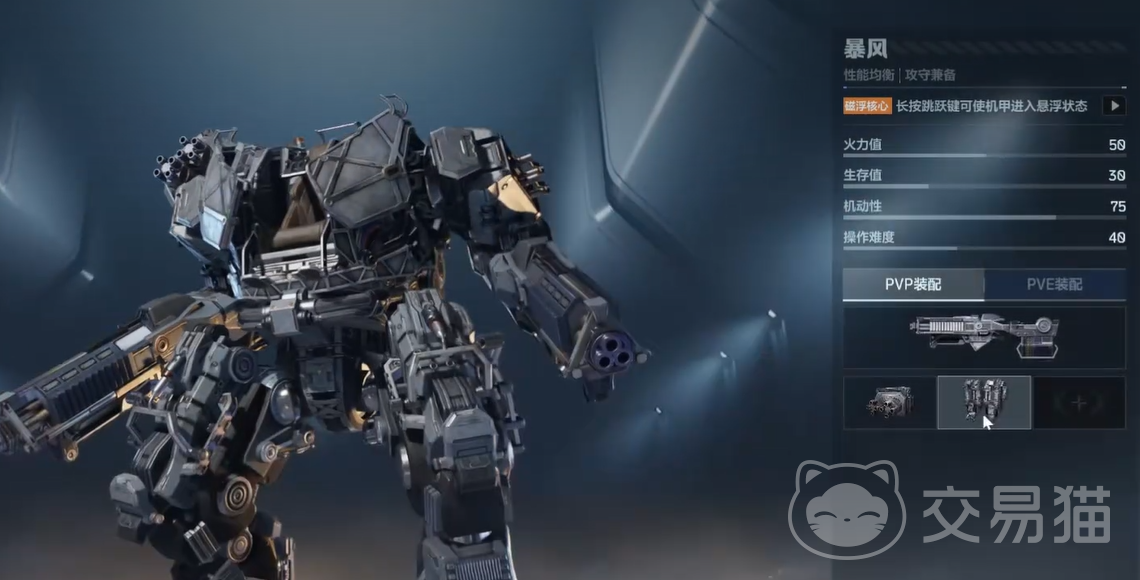Switch to the PVP装配 tab
The width and height of the screenshot is (1140, 580).
pyautogui.click(x=913, y=285)
